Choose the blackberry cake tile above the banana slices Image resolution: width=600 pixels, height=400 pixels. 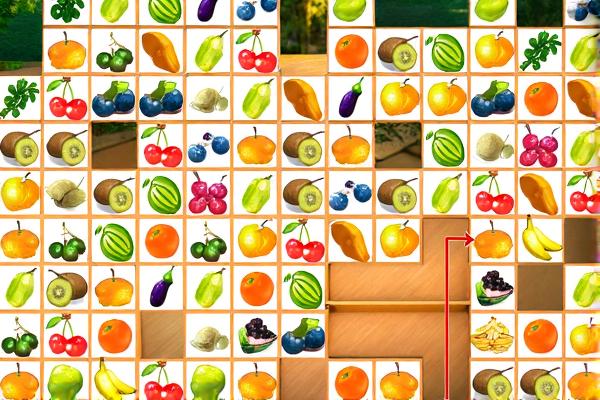[x=493, y=288]
